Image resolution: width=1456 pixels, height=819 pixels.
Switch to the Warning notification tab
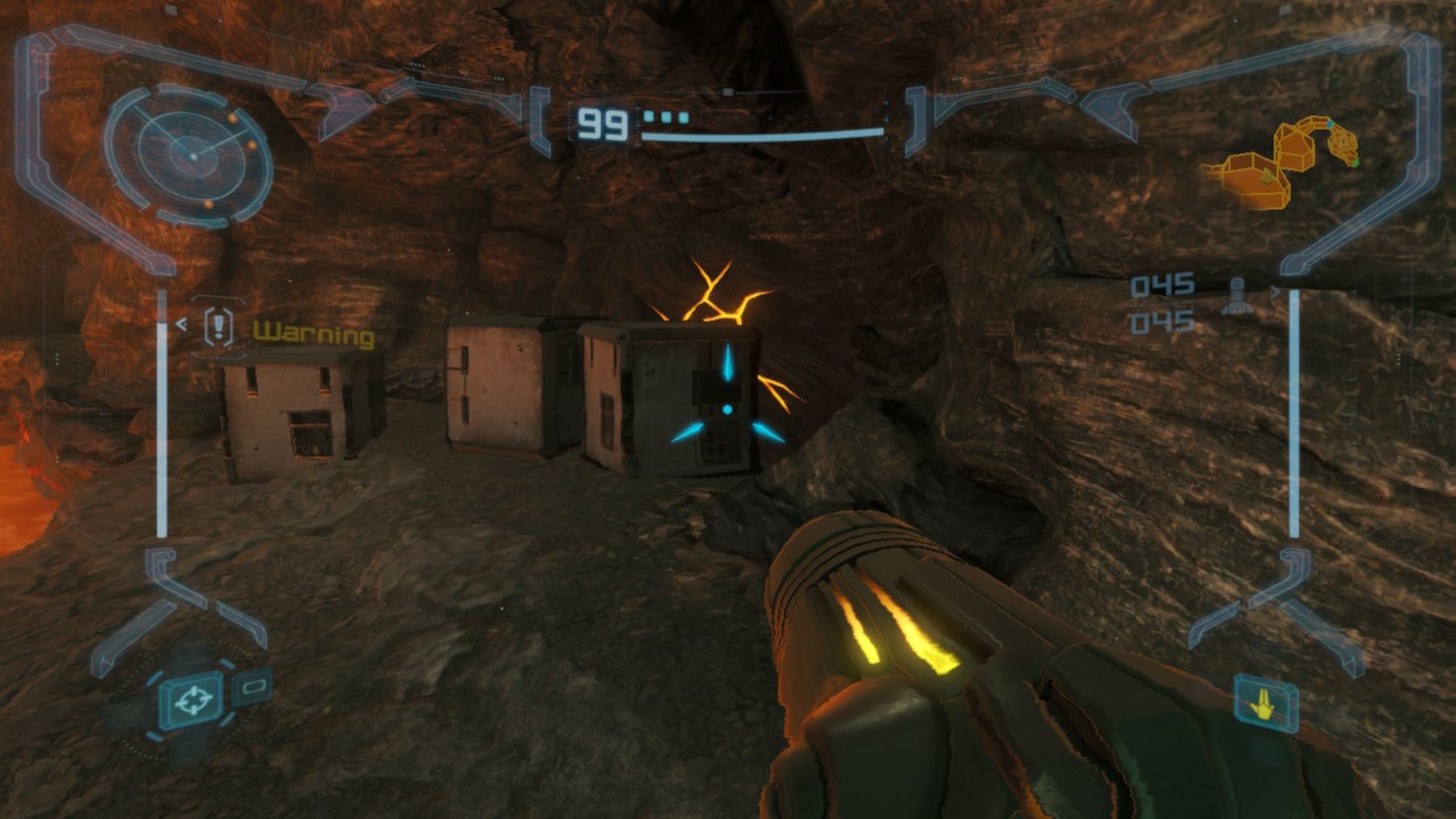pos(313,331)
